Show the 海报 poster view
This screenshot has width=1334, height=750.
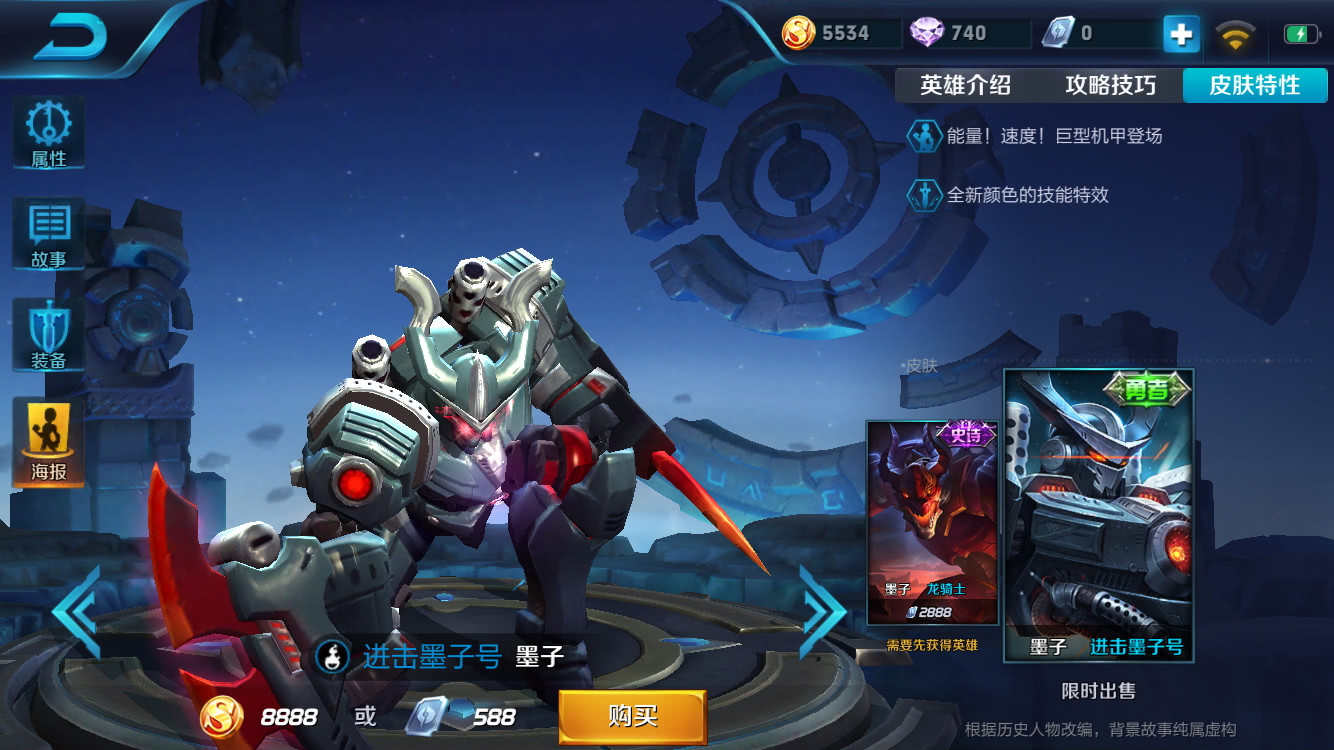[48, 442]
